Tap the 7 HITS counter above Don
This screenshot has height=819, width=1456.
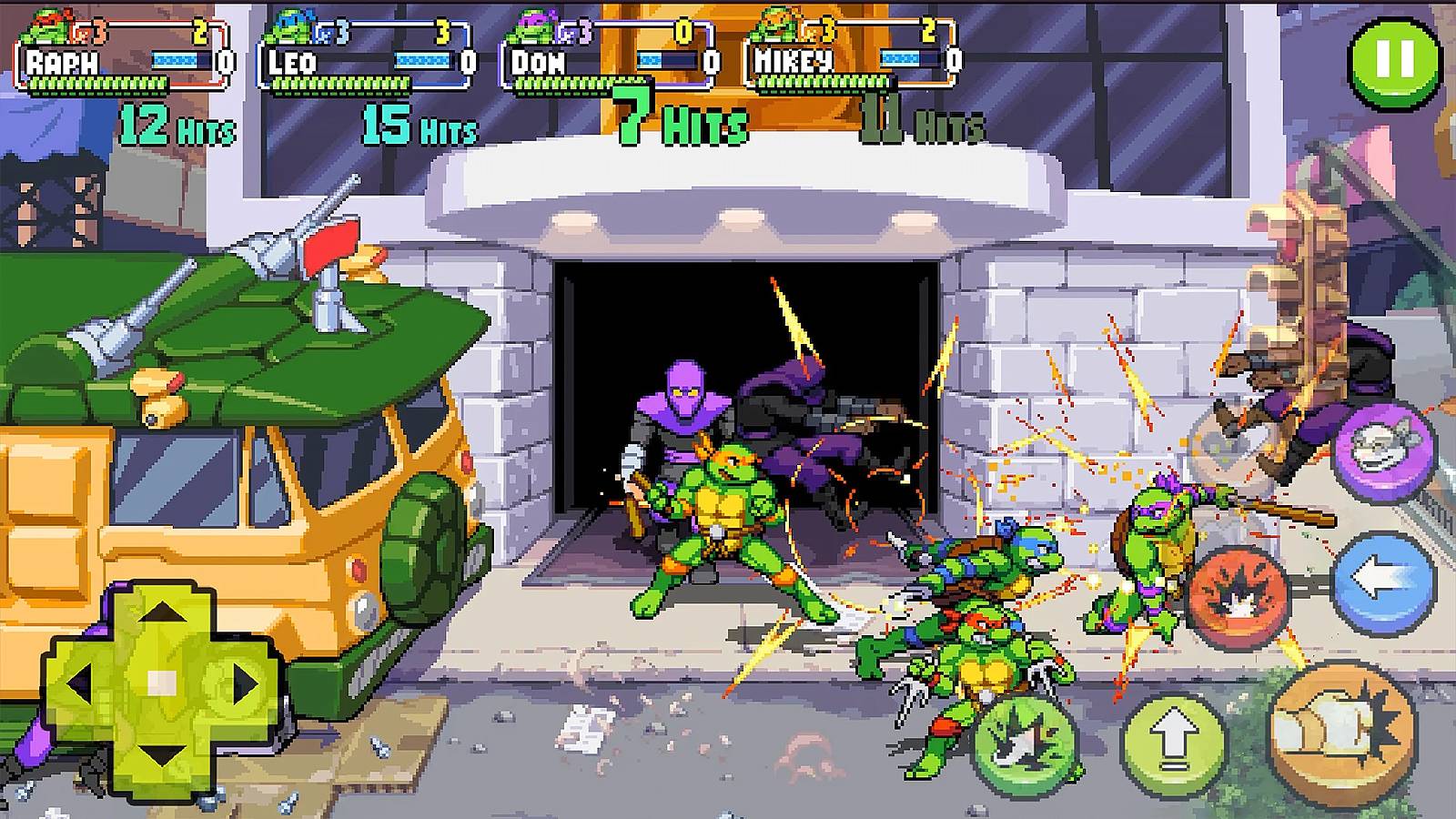coord(682,116)
